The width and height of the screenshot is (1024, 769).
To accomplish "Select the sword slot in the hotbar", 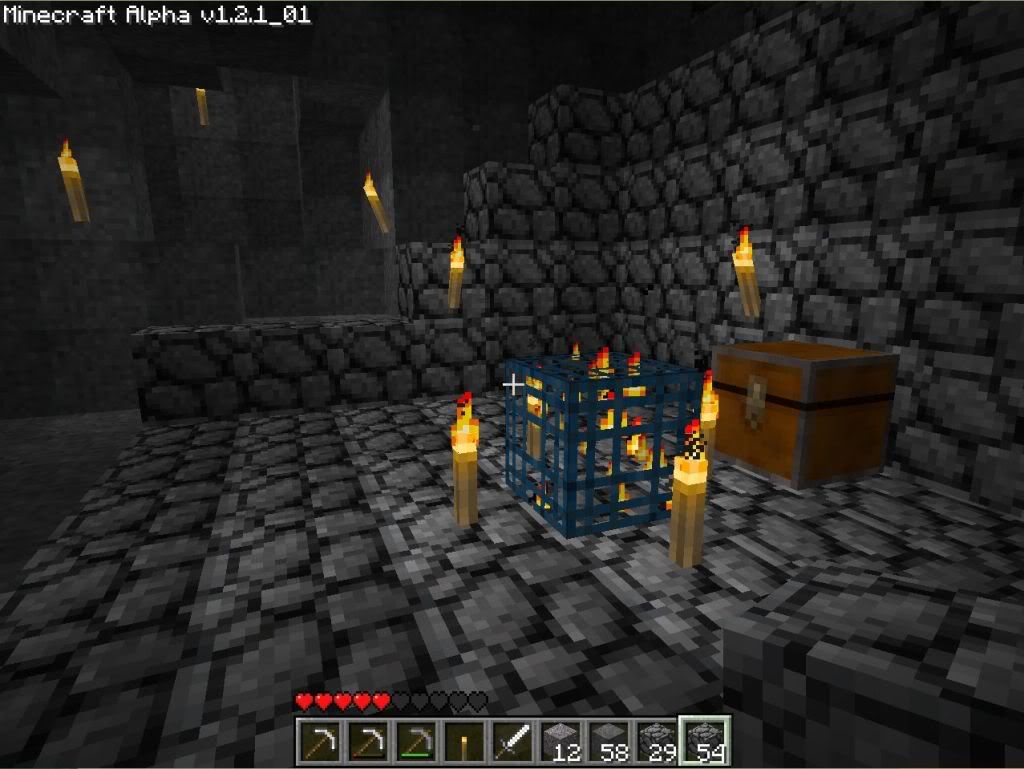I will point(512,742).
